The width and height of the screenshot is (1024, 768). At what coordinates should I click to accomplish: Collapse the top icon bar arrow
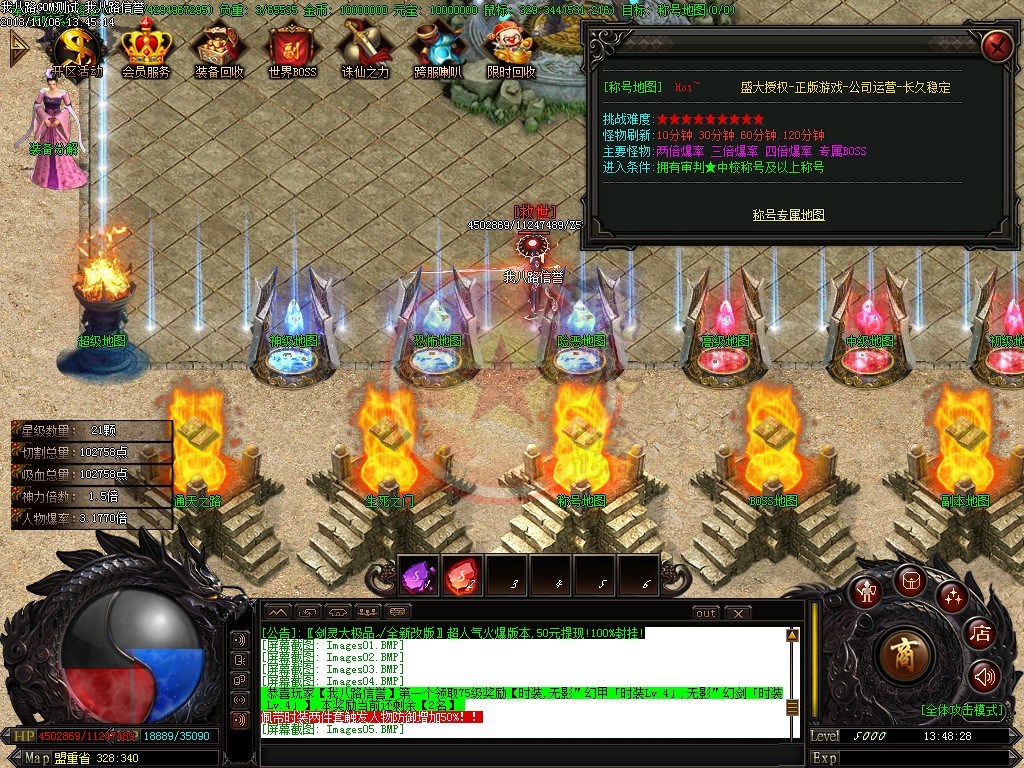(18, 47)
